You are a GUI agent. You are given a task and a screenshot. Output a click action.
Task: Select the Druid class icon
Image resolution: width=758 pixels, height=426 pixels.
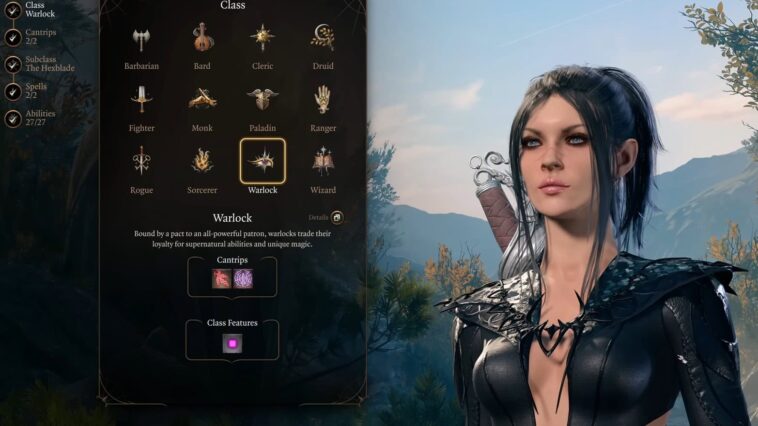pos(322,40)
